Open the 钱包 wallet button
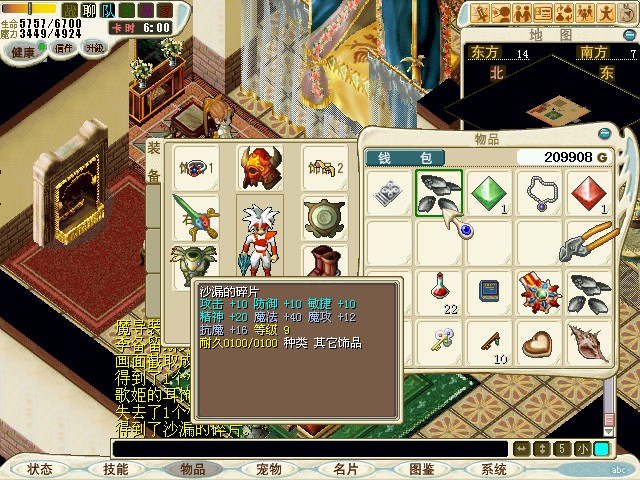 (412, 158)
